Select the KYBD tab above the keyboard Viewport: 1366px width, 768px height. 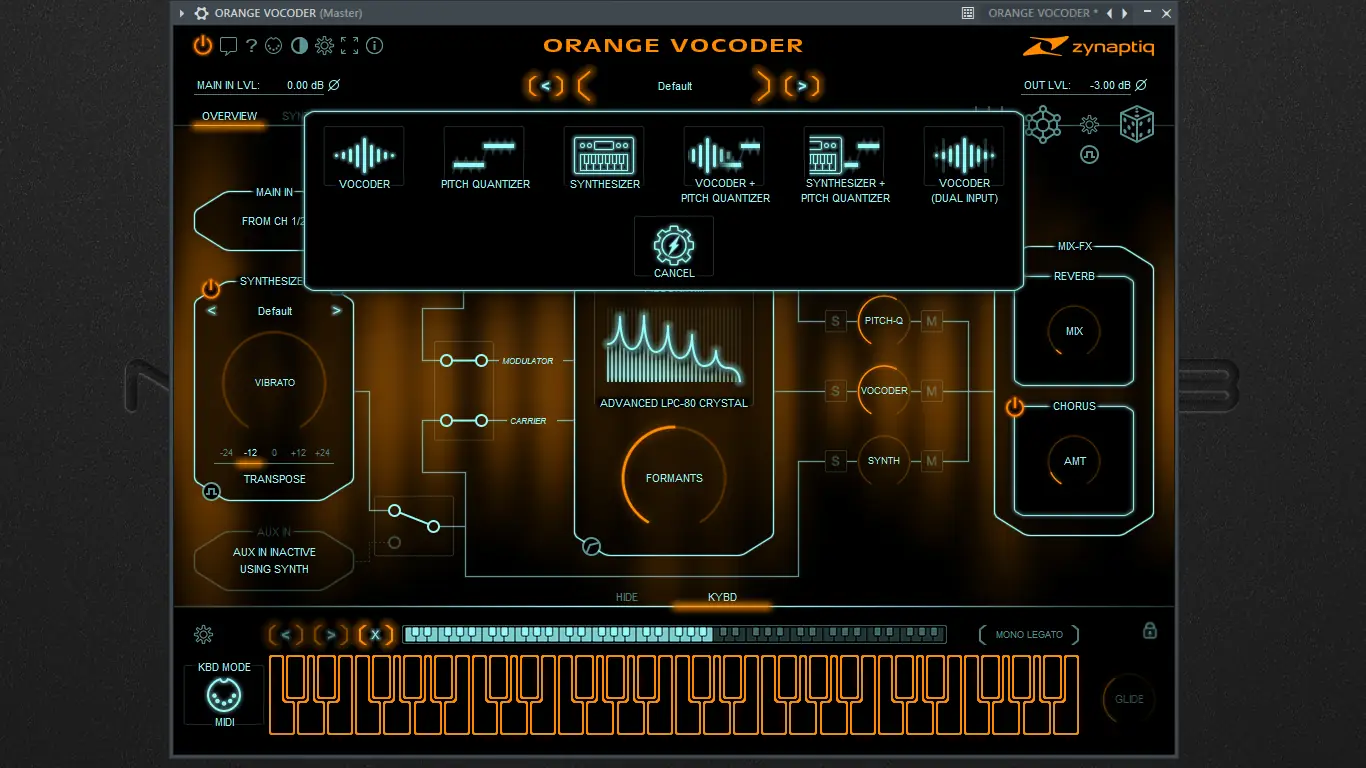tap(722, 596)
